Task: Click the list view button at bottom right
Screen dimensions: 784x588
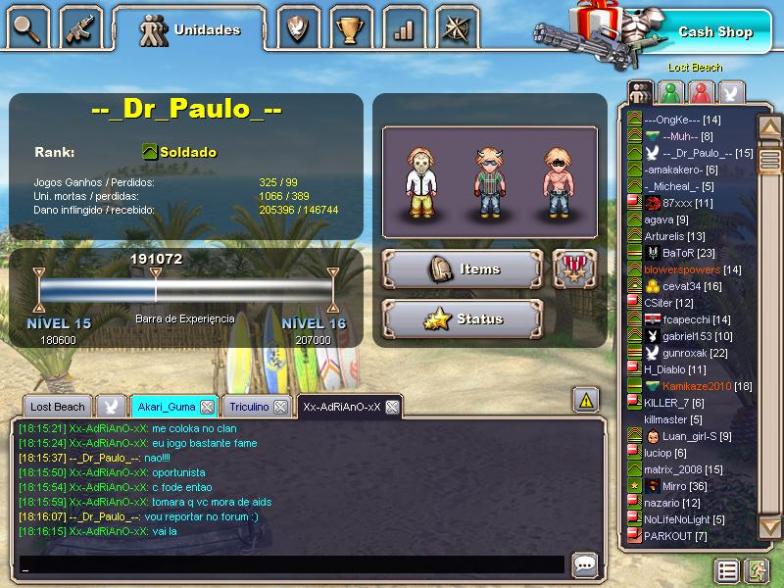Action: (728, 571)
